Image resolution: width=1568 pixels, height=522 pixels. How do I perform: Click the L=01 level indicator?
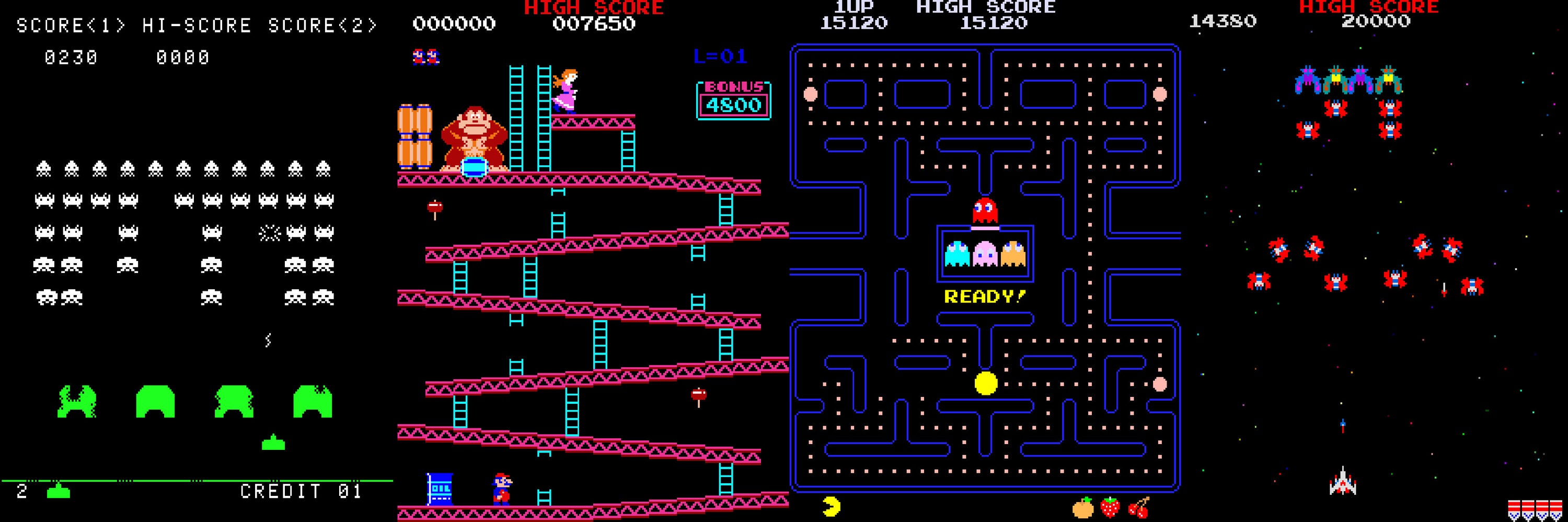[x=721, y=56]
